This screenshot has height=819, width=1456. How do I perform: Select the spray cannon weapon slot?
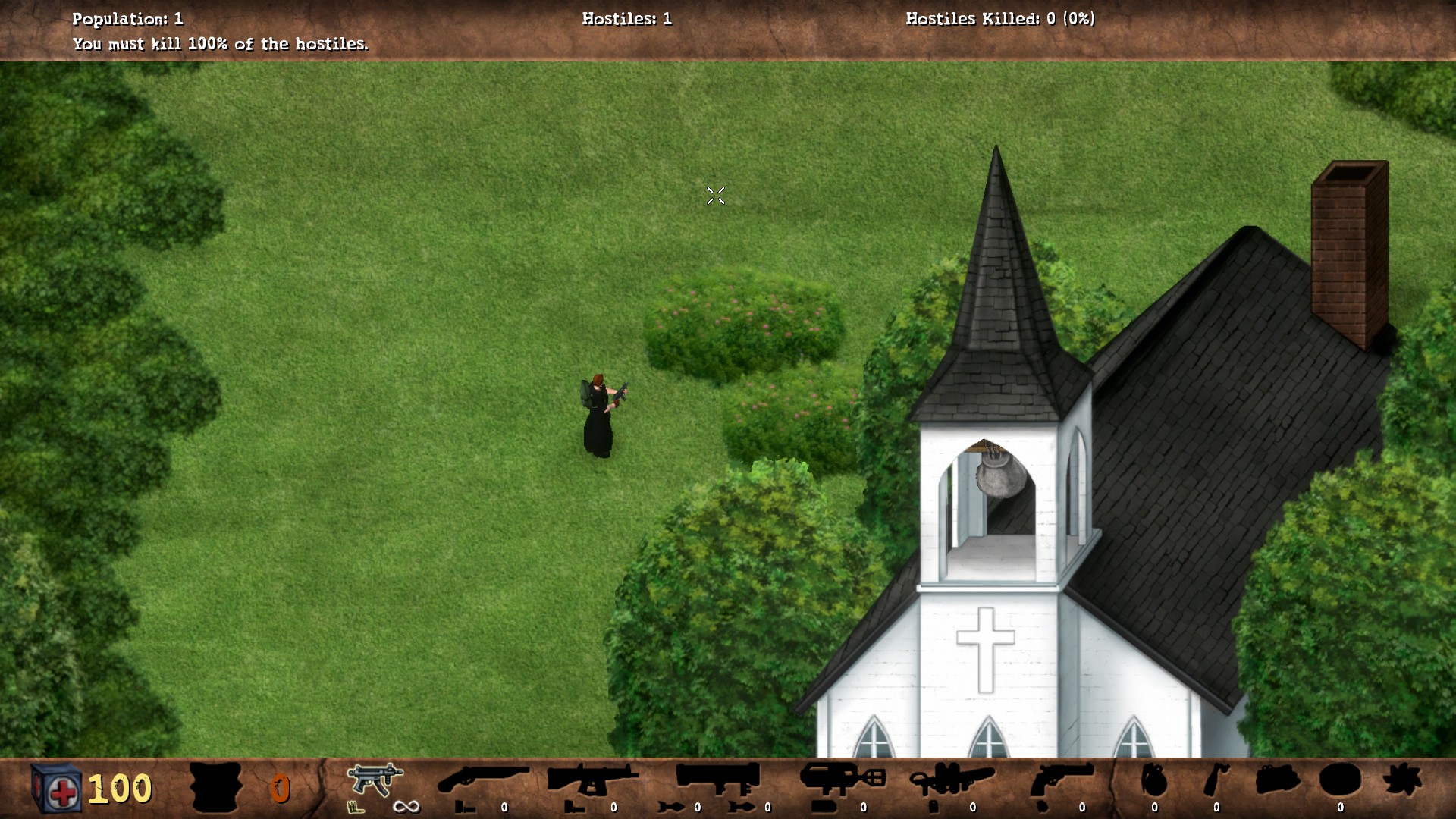point(840,781)
